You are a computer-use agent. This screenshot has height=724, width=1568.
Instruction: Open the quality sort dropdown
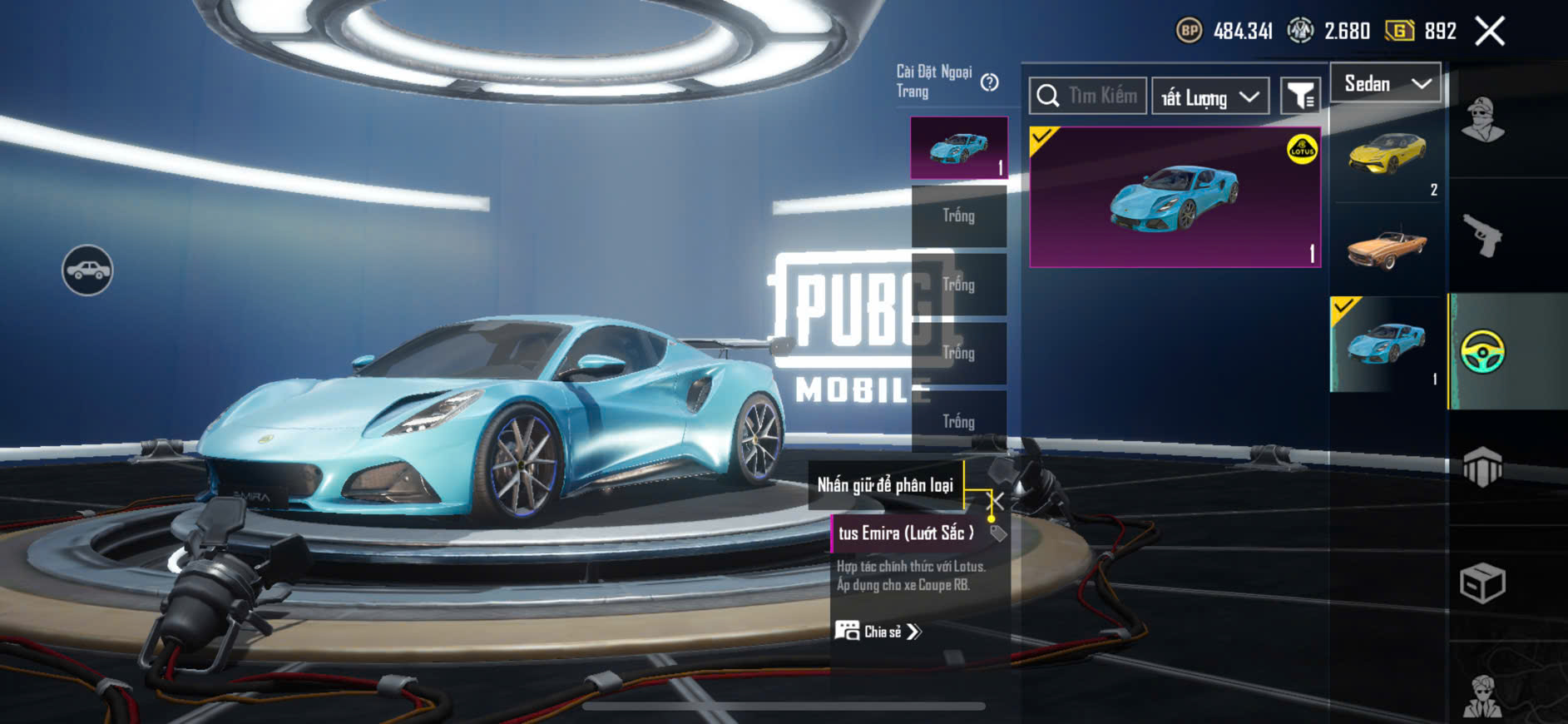pos(1210,97)
